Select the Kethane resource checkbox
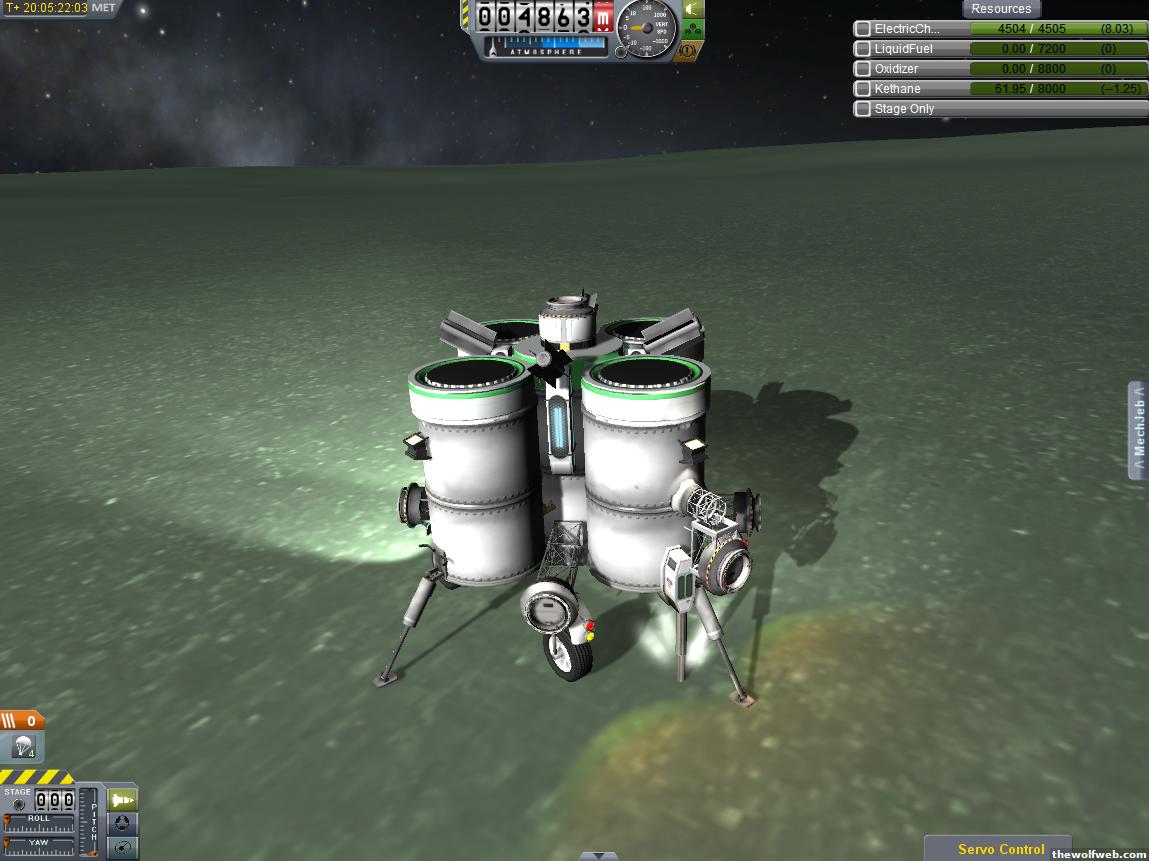This screenshot has width=1149, height=861. [x=862, y=89]
